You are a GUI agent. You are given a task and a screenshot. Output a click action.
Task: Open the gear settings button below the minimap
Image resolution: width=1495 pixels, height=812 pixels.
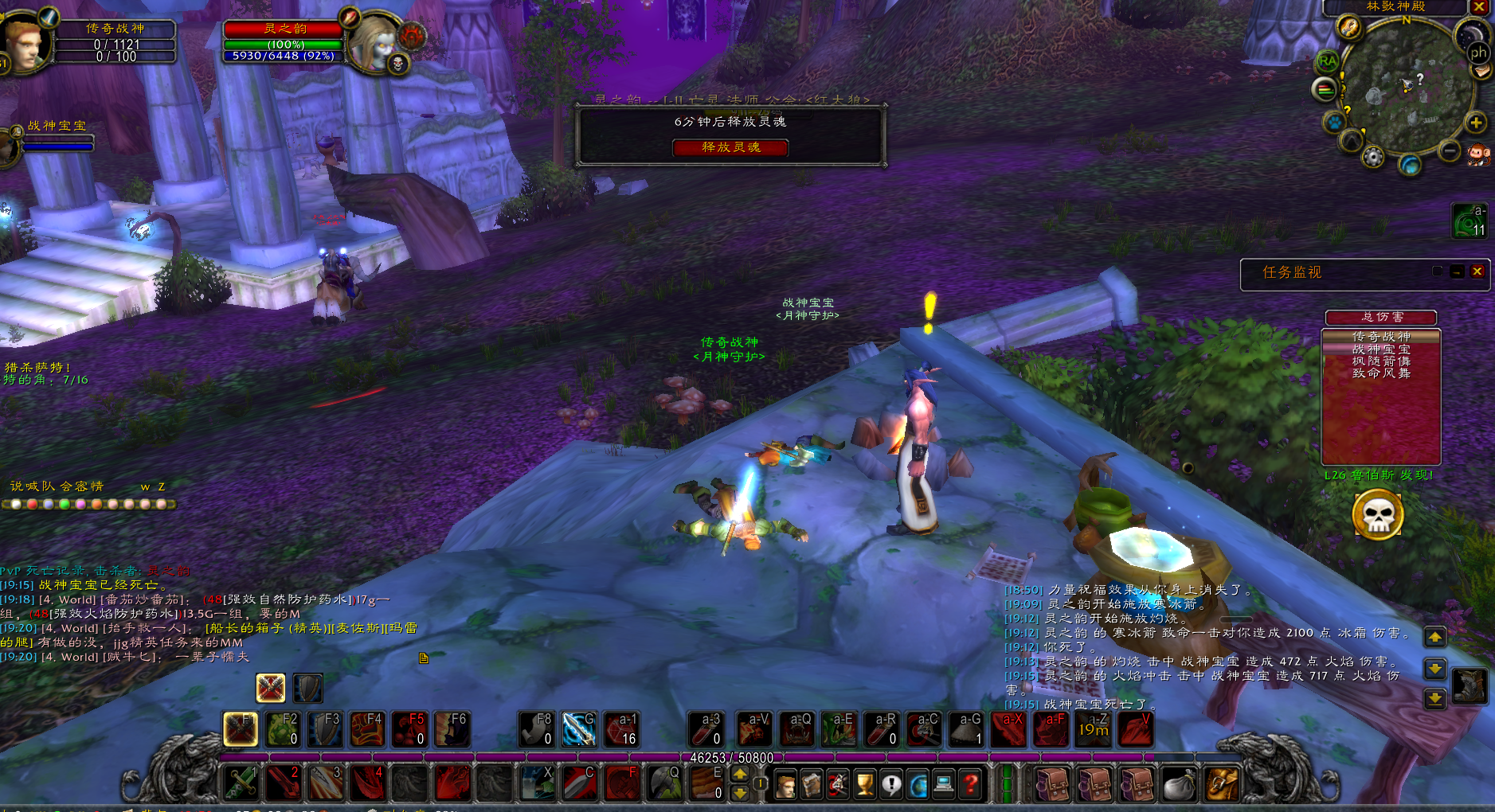[x=1372, y=157]
